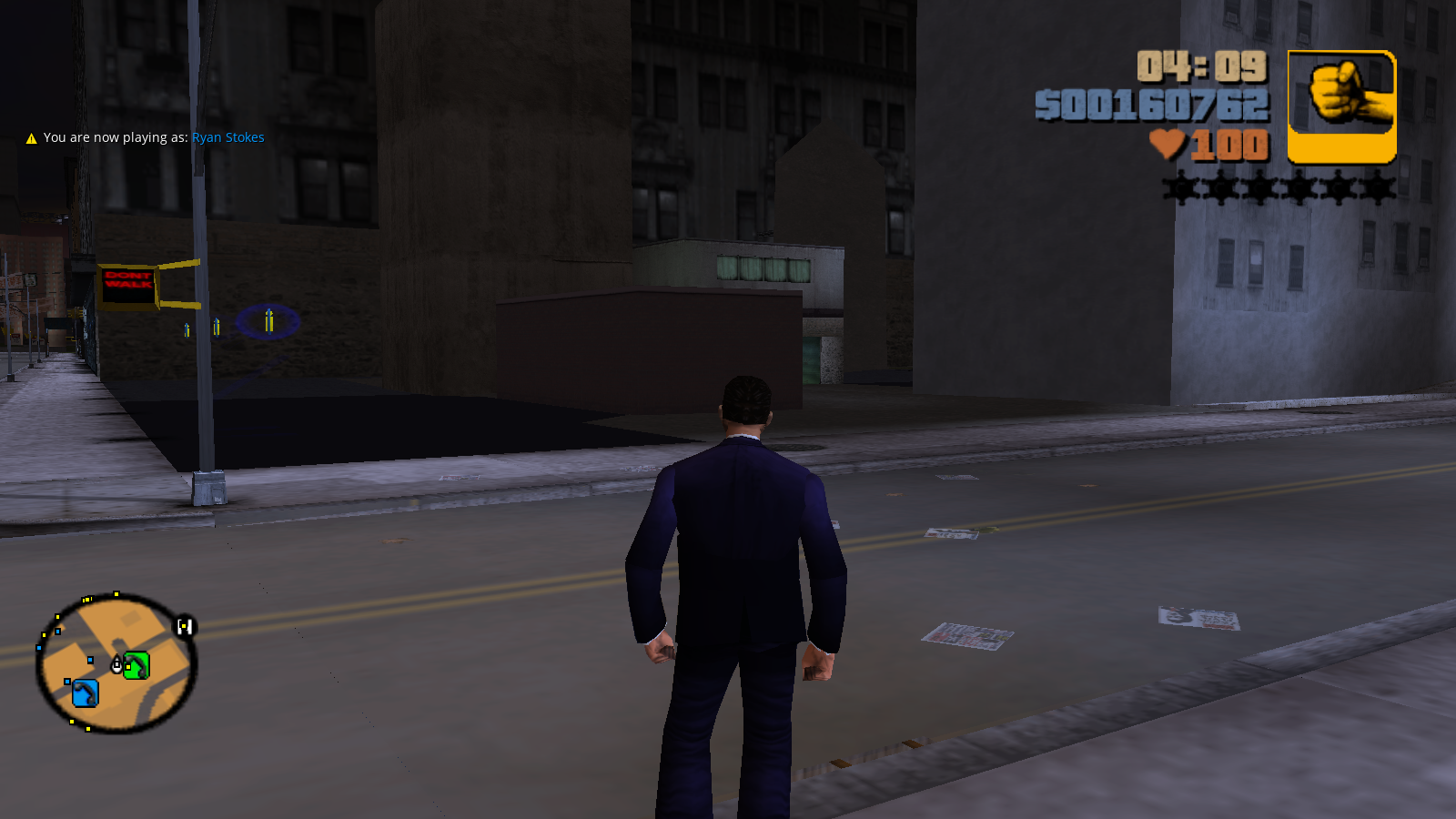Click the white player arrow on the radar

point(116,665)
